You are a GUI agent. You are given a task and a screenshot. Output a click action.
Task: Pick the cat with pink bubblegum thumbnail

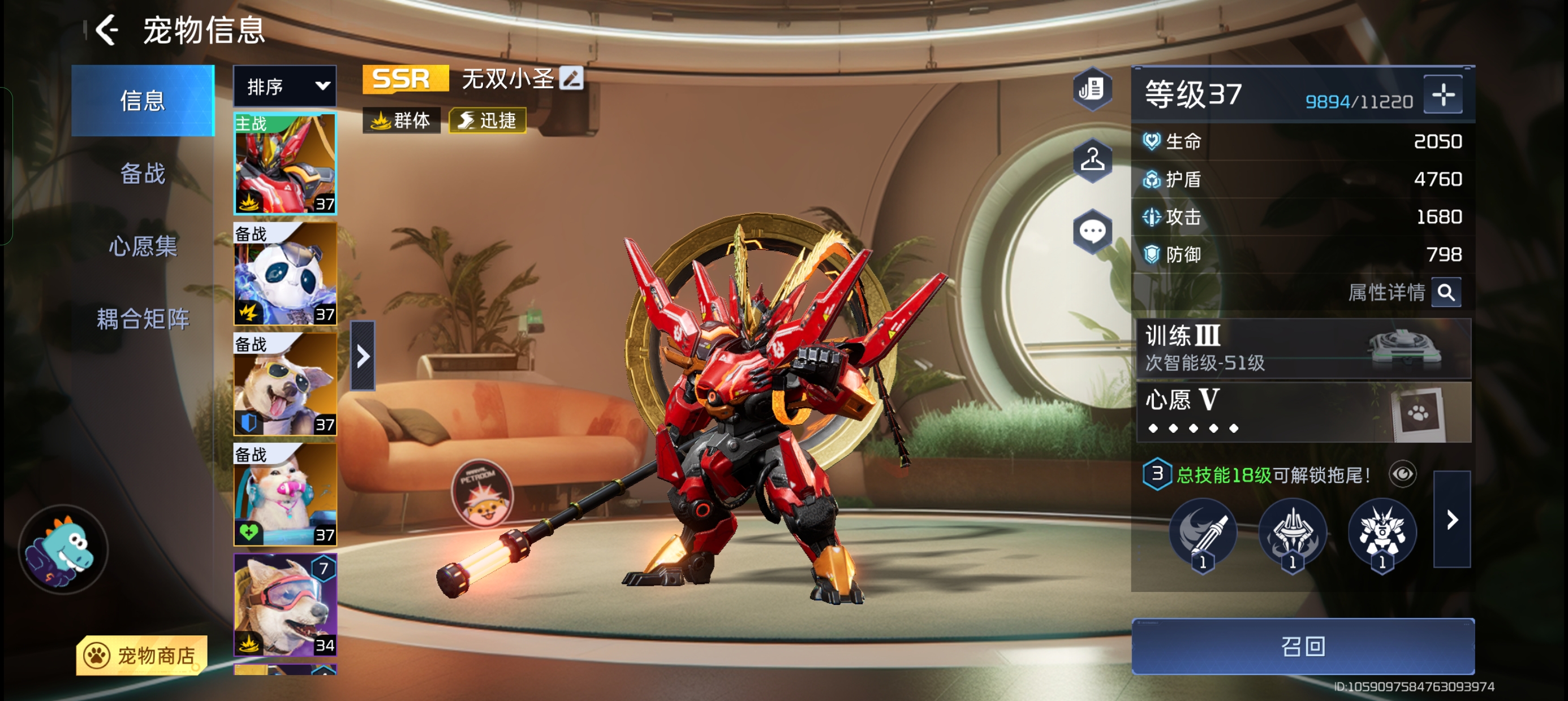click(285, 494)
